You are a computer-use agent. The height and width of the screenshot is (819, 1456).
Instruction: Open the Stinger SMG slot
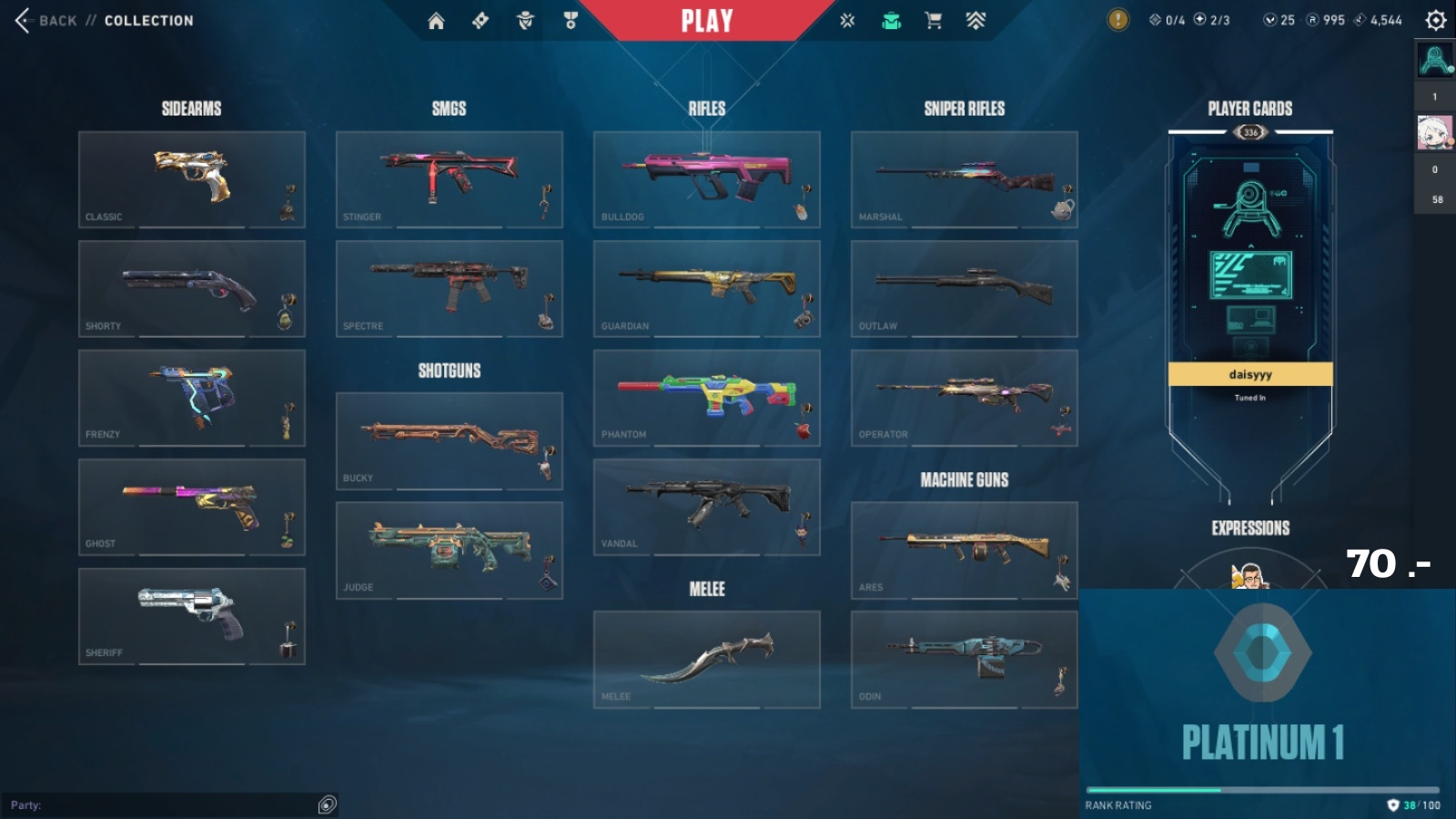[449, 179]
